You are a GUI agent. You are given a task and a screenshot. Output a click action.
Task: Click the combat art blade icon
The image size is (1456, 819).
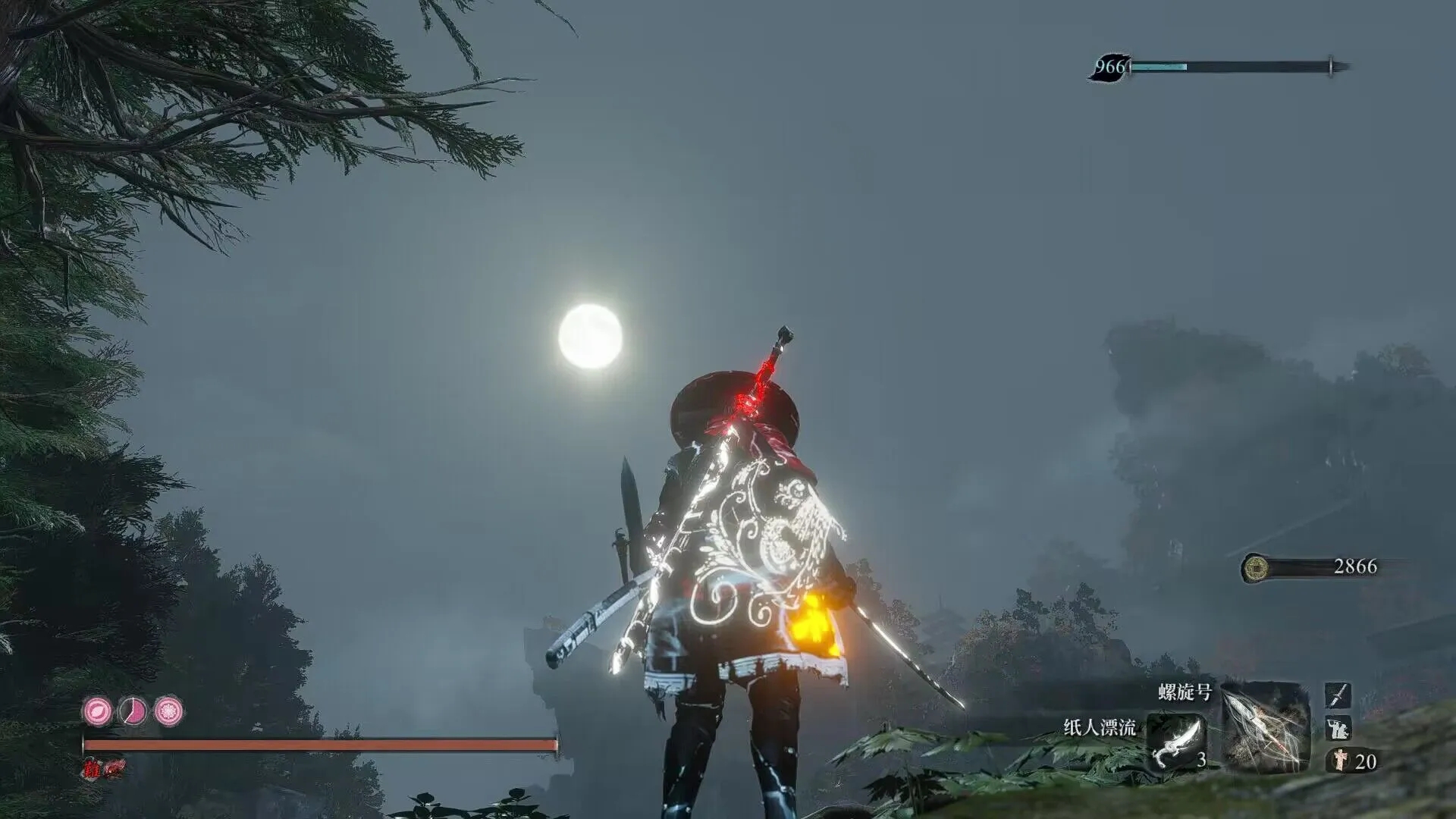click(x=1338, y=695)
